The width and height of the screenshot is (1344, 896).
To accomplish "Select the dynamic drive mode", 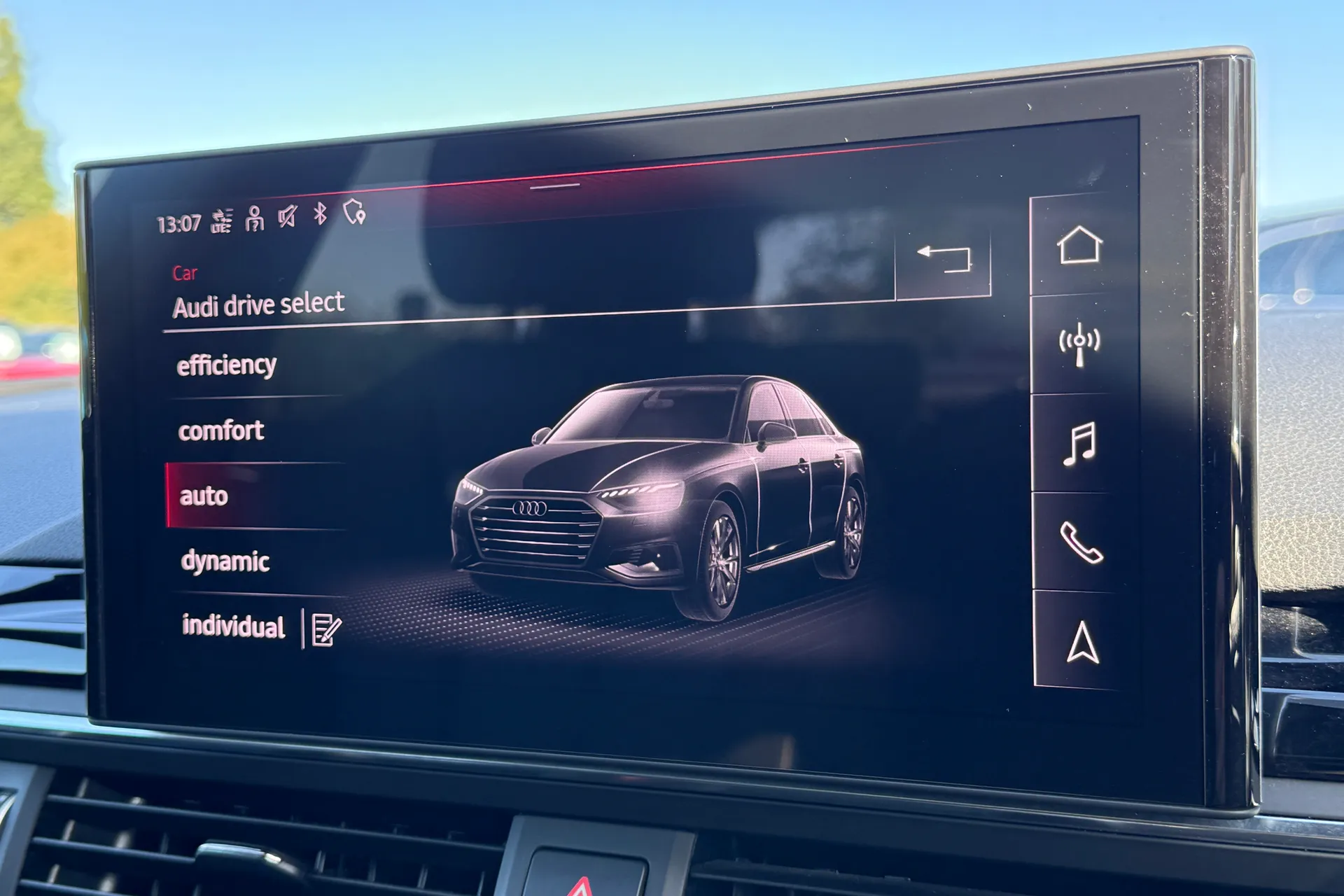I will coord(226,560).
